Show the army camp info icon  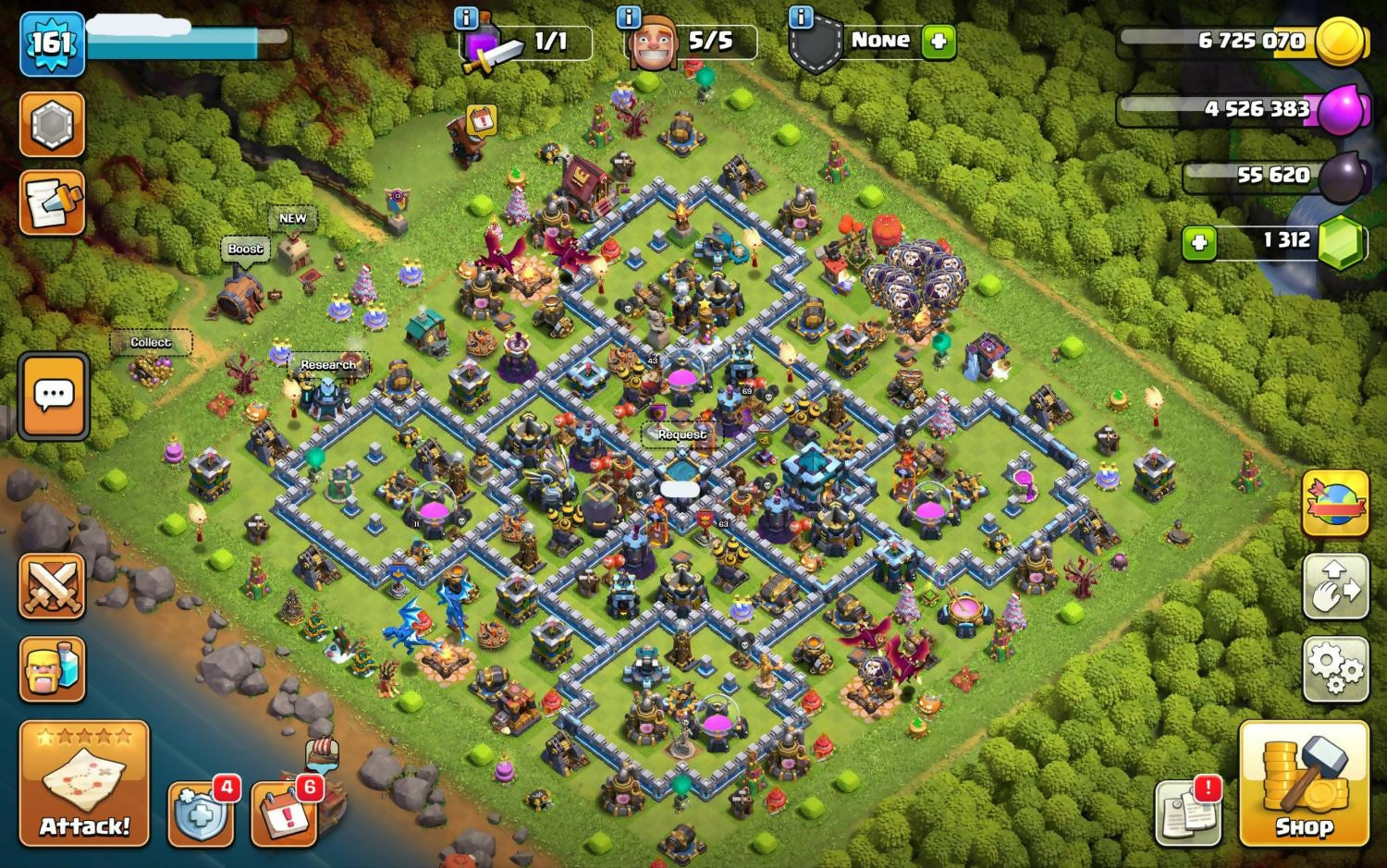467,17
